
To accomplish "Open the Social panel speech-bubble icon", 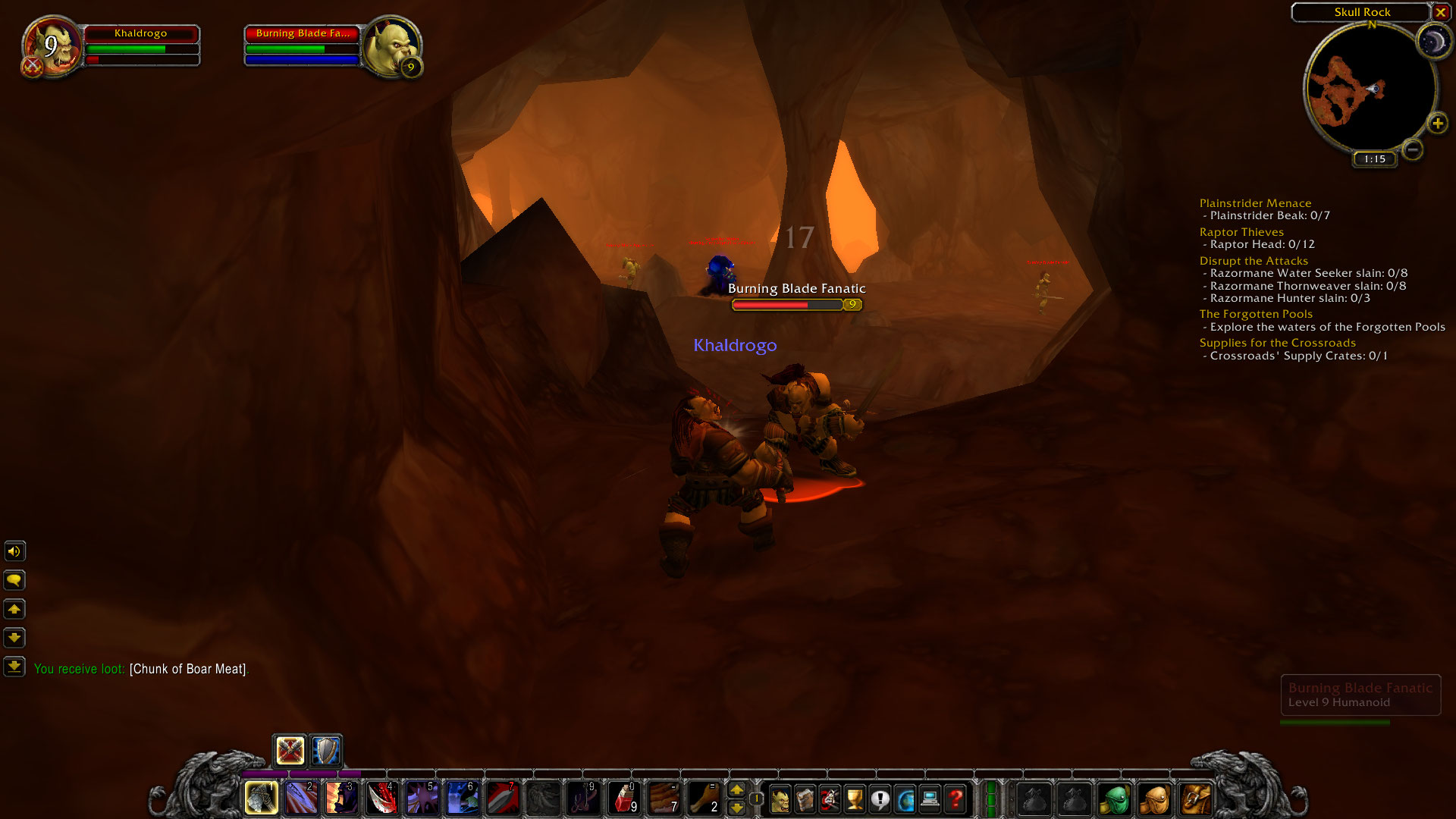I will pos(880,799).
